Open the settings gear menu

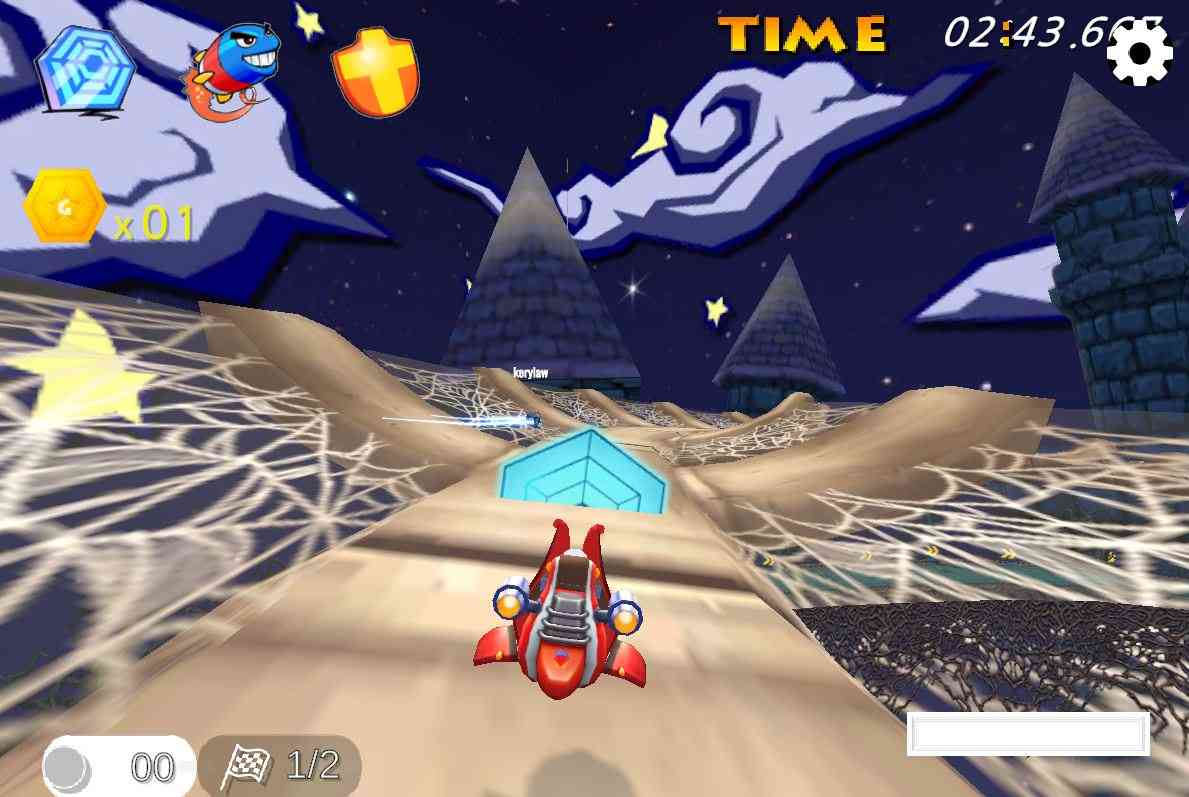click(1139, 53)
